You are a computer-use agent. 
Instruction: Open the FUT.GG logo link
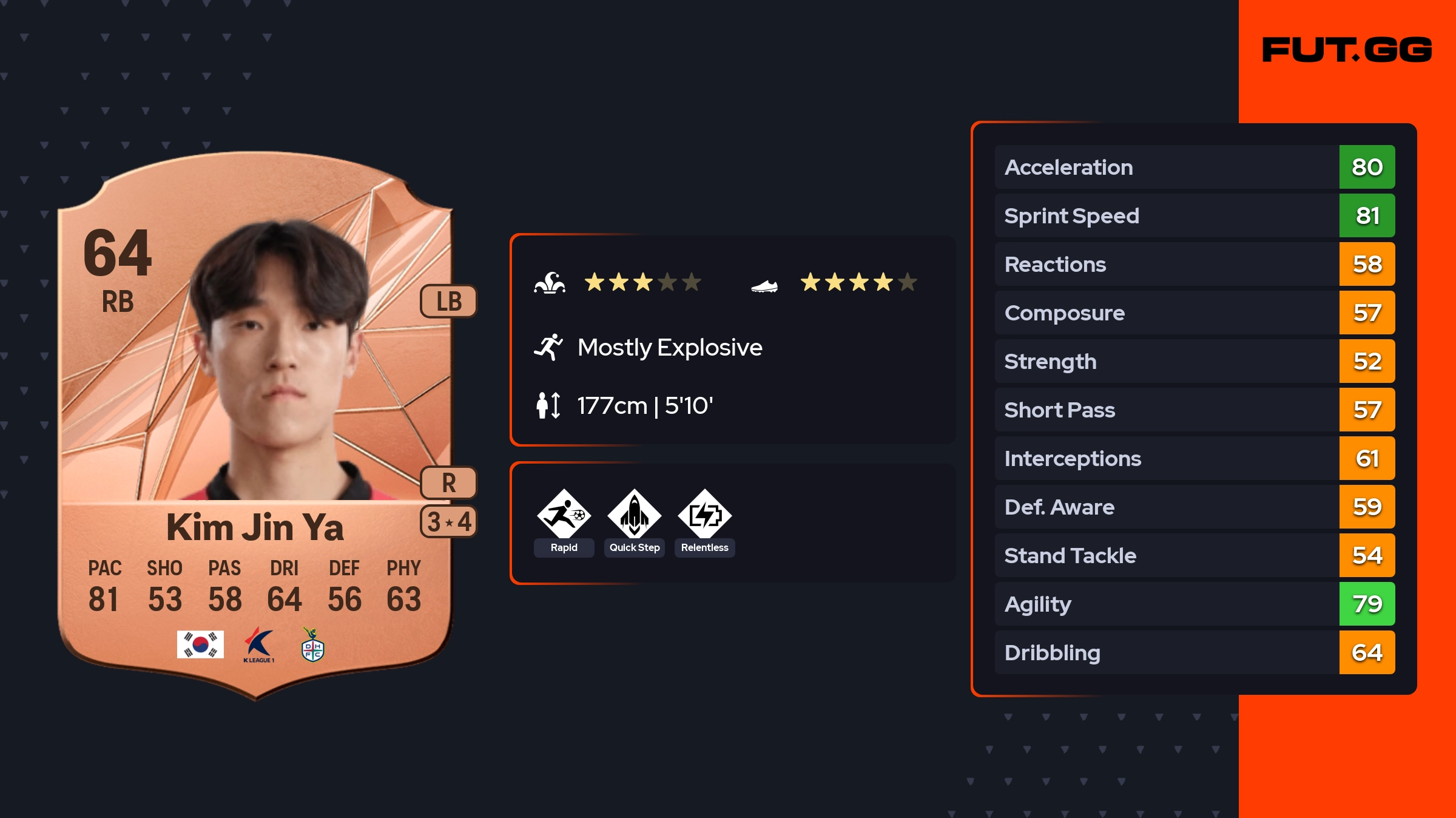coord(1347,50)
